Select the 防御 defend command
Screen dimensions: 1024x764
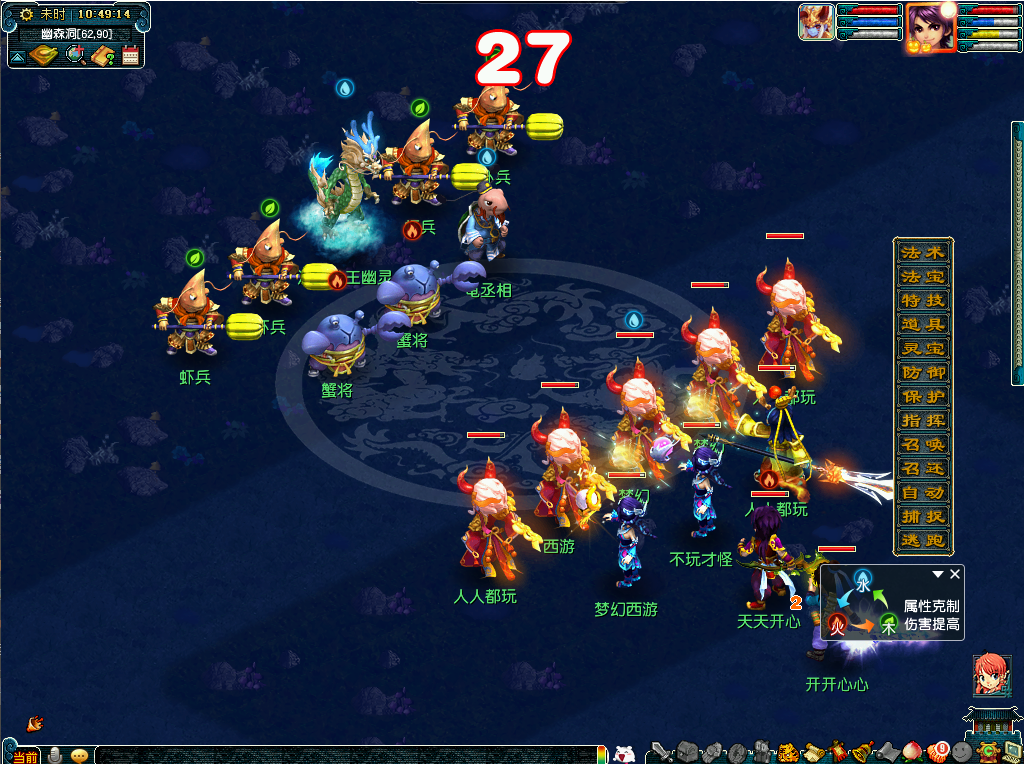point(921,373)
